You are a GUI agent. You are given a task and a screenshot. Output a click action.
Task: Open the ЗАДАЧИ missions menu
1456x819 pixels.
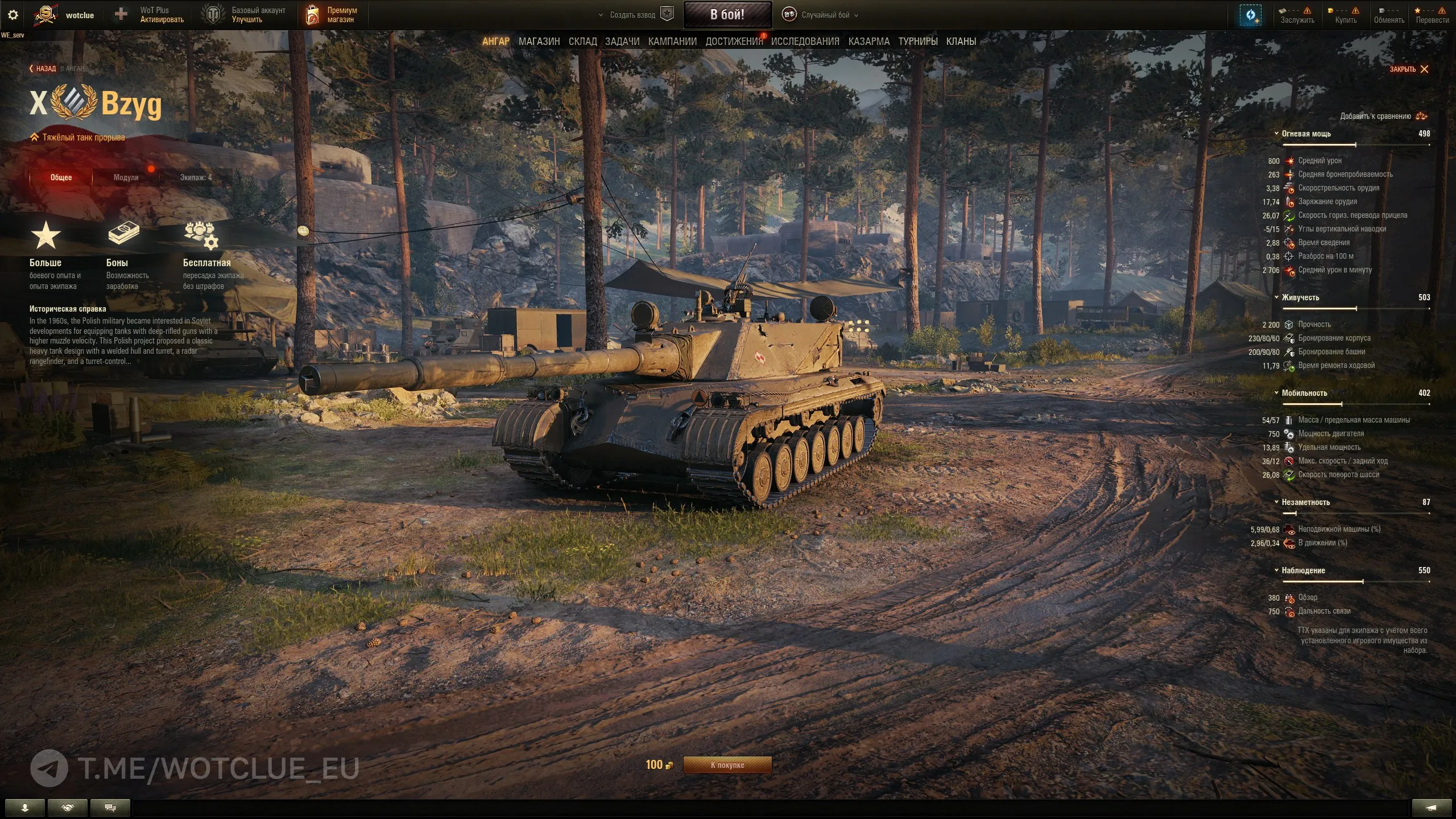pos(622,42)
